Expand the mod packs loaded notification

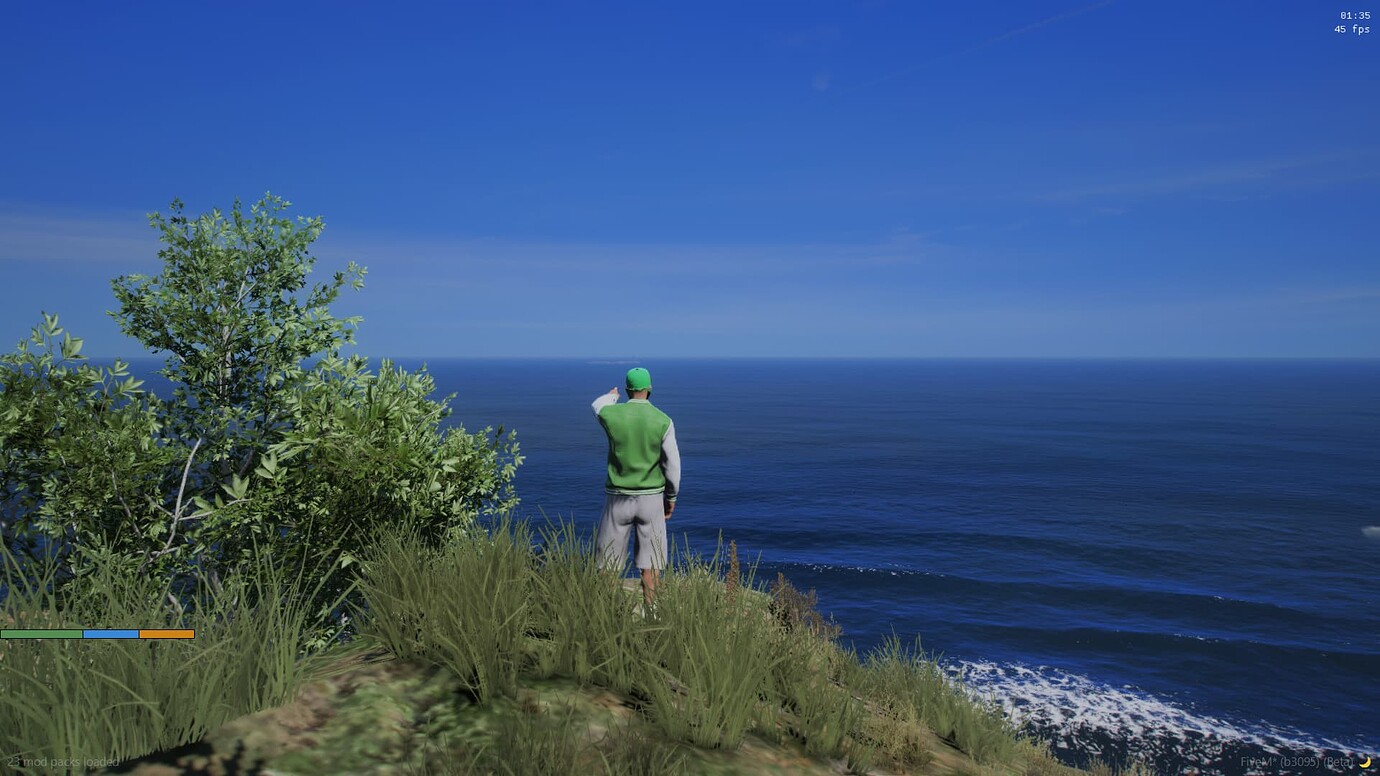[x=62, y=762]
